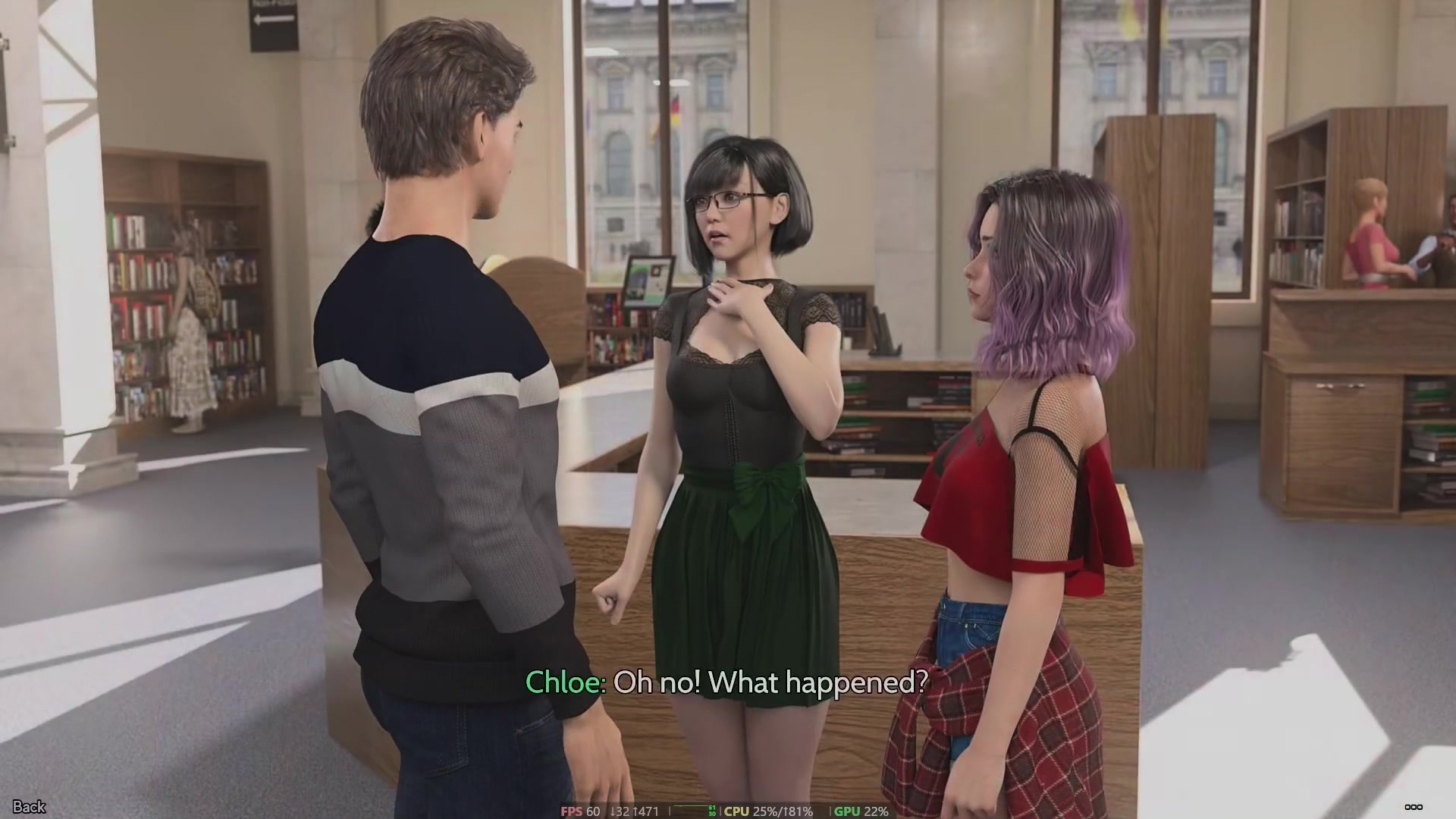
Task: Click the upward arrow FPS maximum value
Action: (x=646, y=811)
